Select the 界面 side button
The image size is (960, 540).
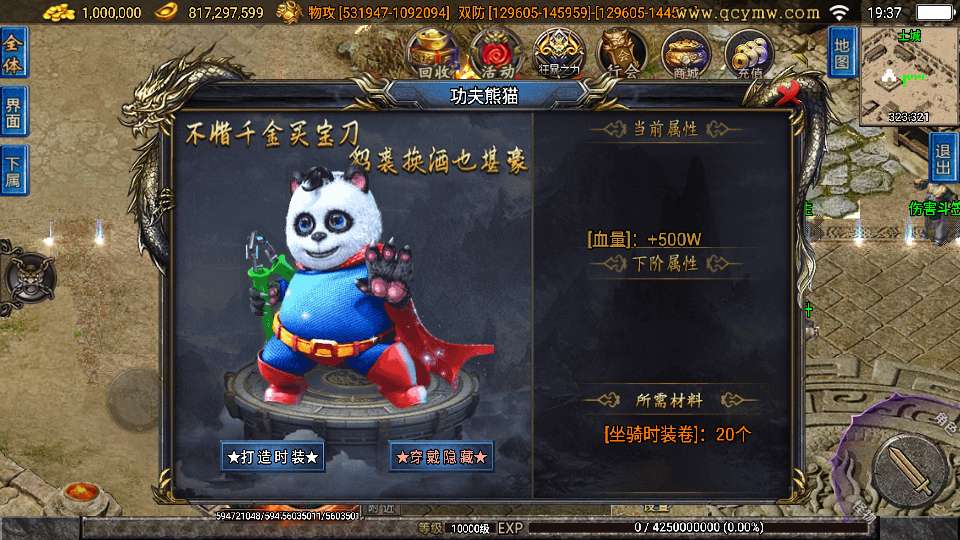coord(14,111)
